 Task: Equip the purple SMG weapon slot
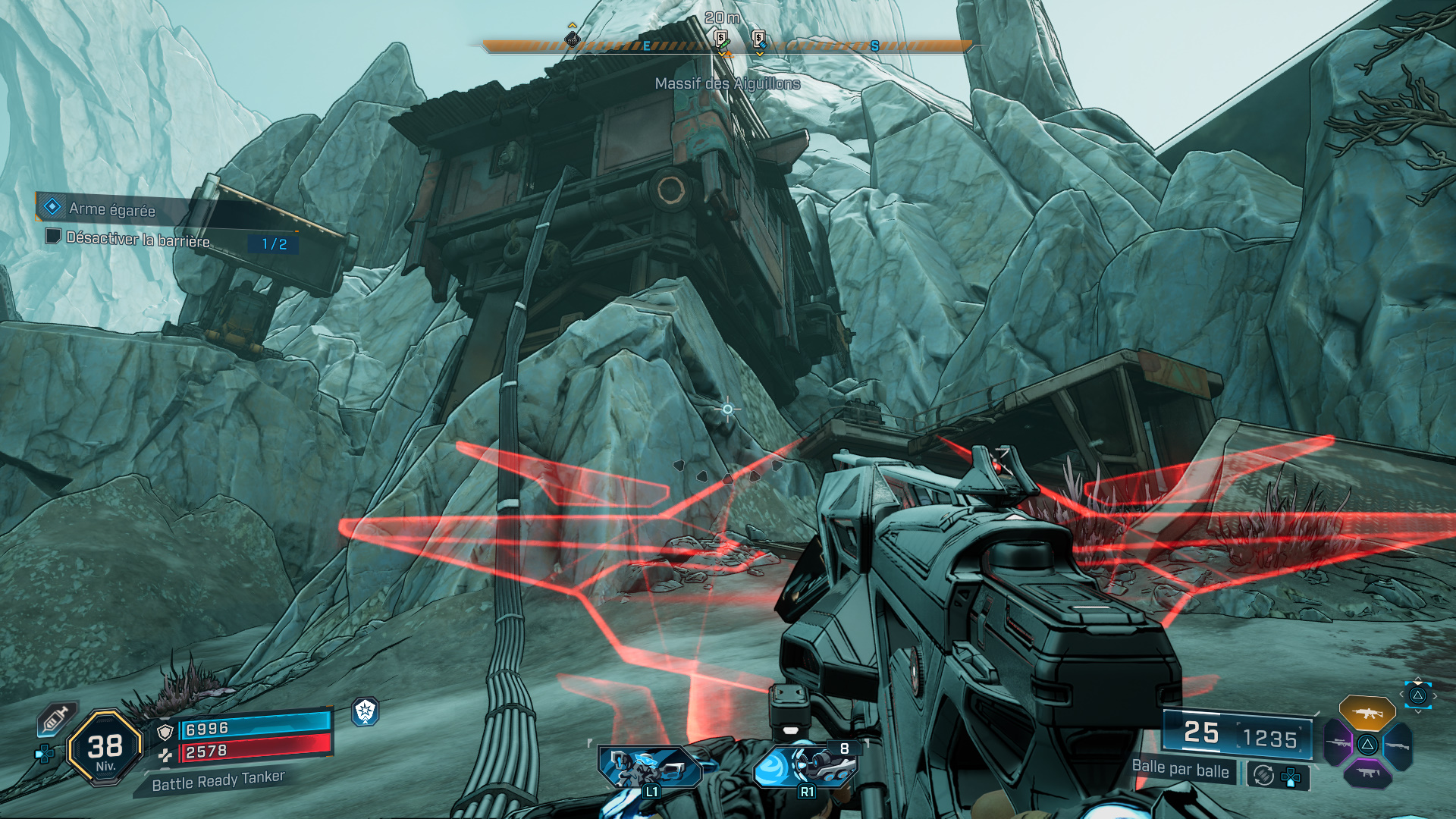pyautogui.click(x=1367, y=773)
